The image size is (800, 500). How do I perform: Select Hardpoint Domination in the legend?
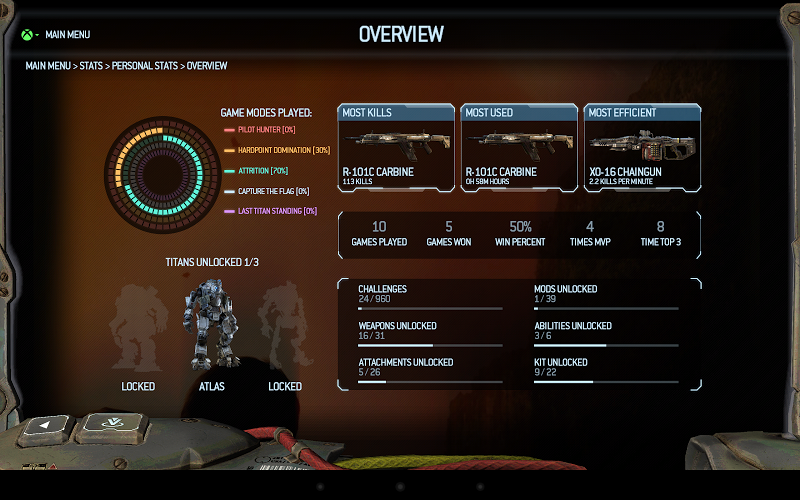point(276,150)
